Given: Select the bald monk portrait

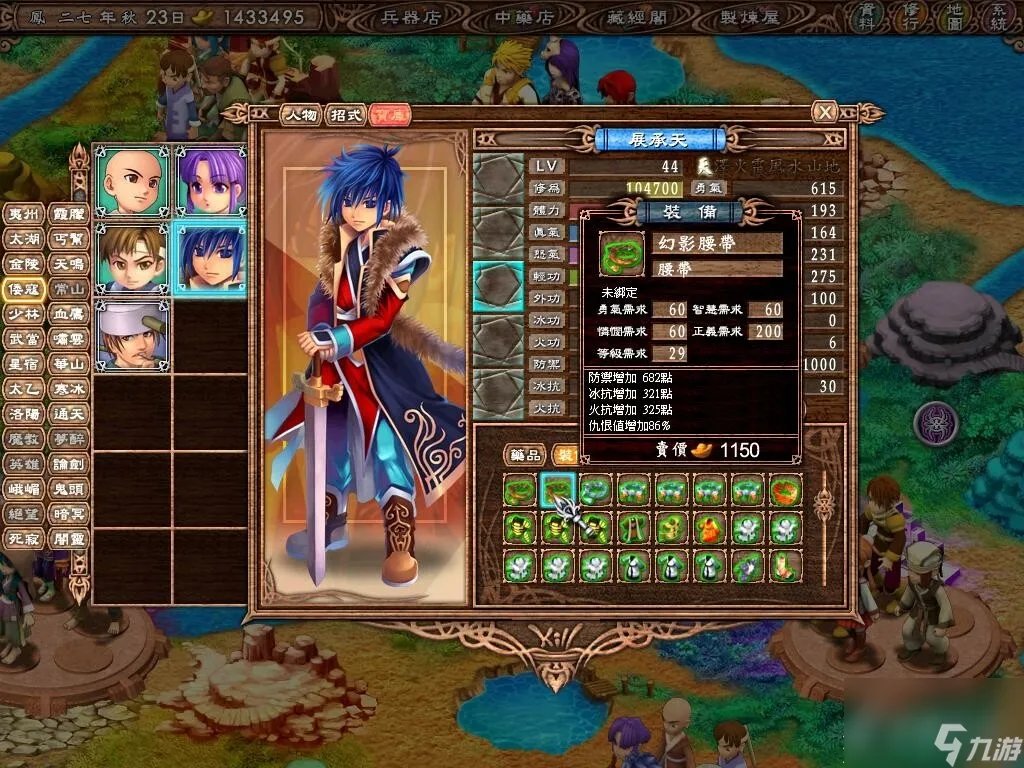Looking at the screenshot, I should click(x=132, y=181).
